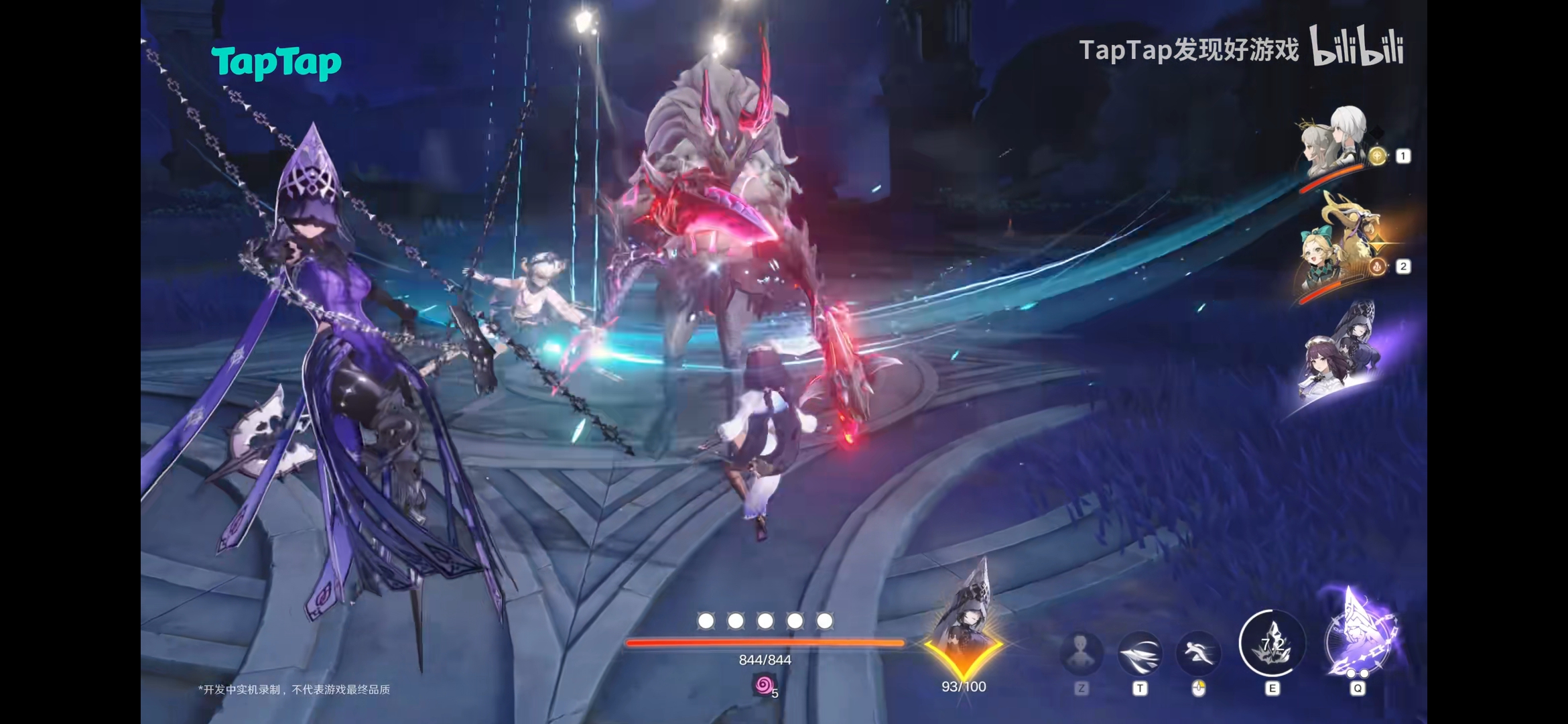Tap the greyed-out humanoid figure skill
1568x724 pixels.
(x=1081, y=652)
